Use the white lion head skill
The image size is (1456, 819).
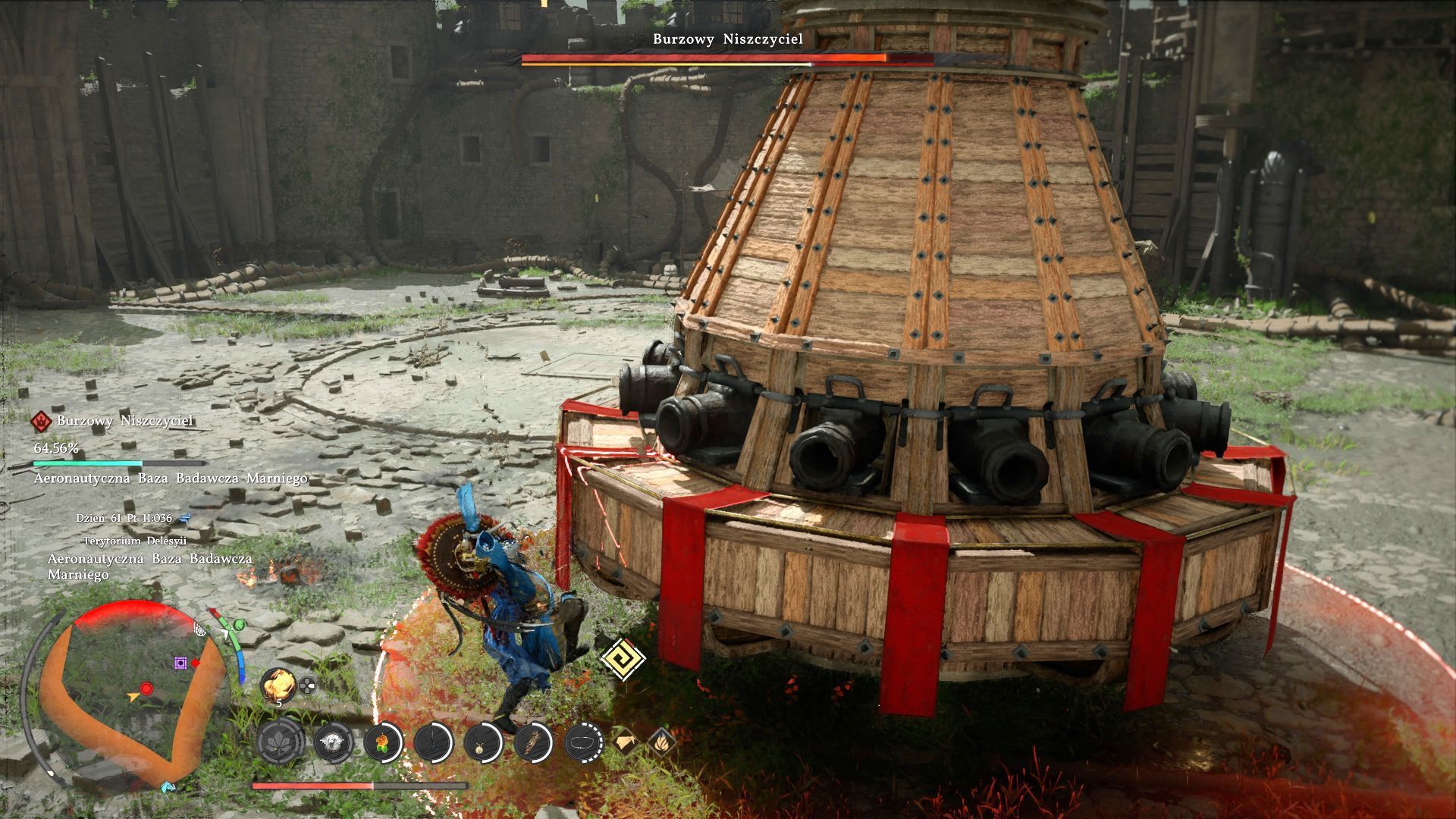pyautogui.click(x=333, y=741)
